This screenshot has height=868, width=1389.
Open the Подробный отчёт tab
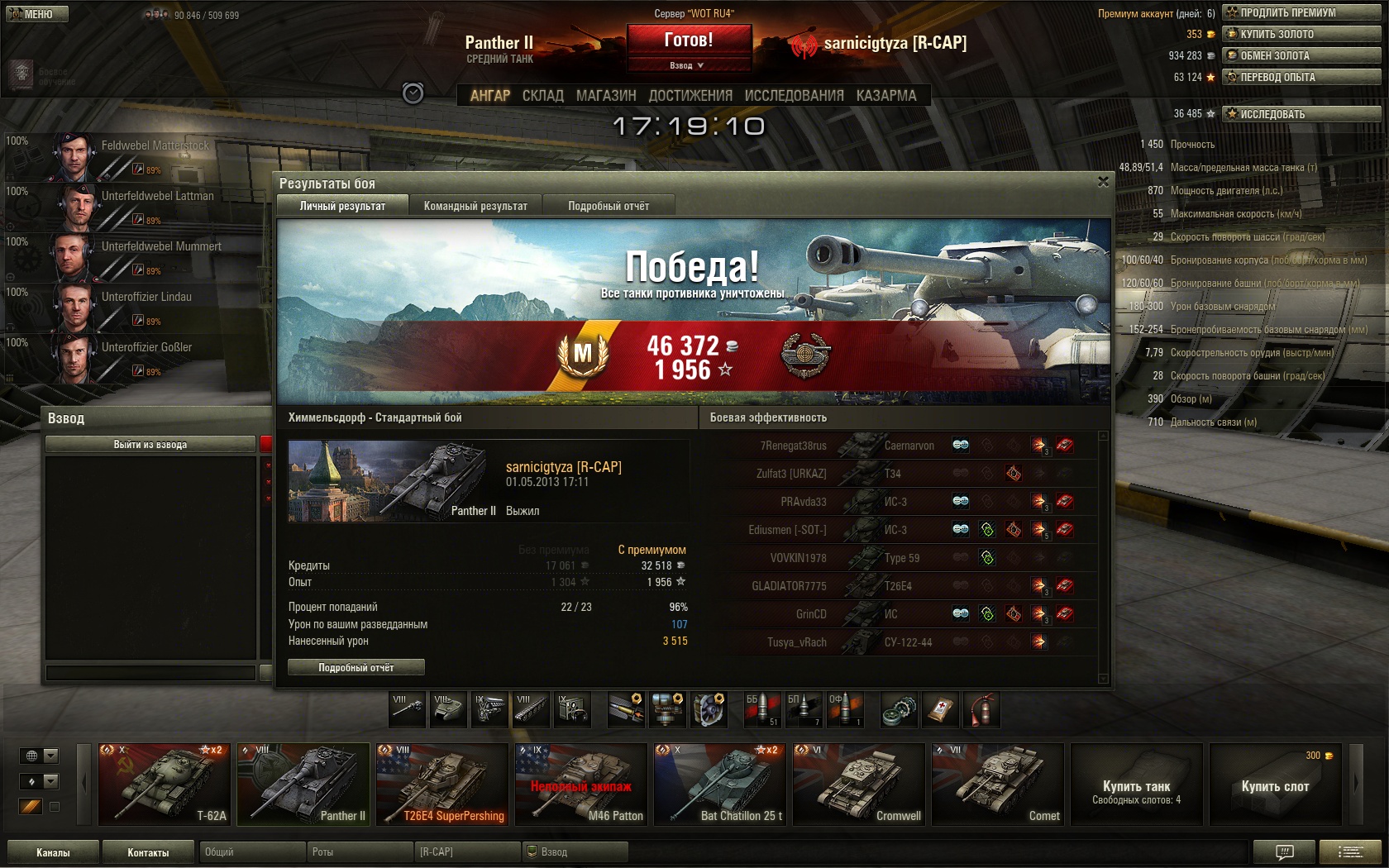(x=609, y=206)
